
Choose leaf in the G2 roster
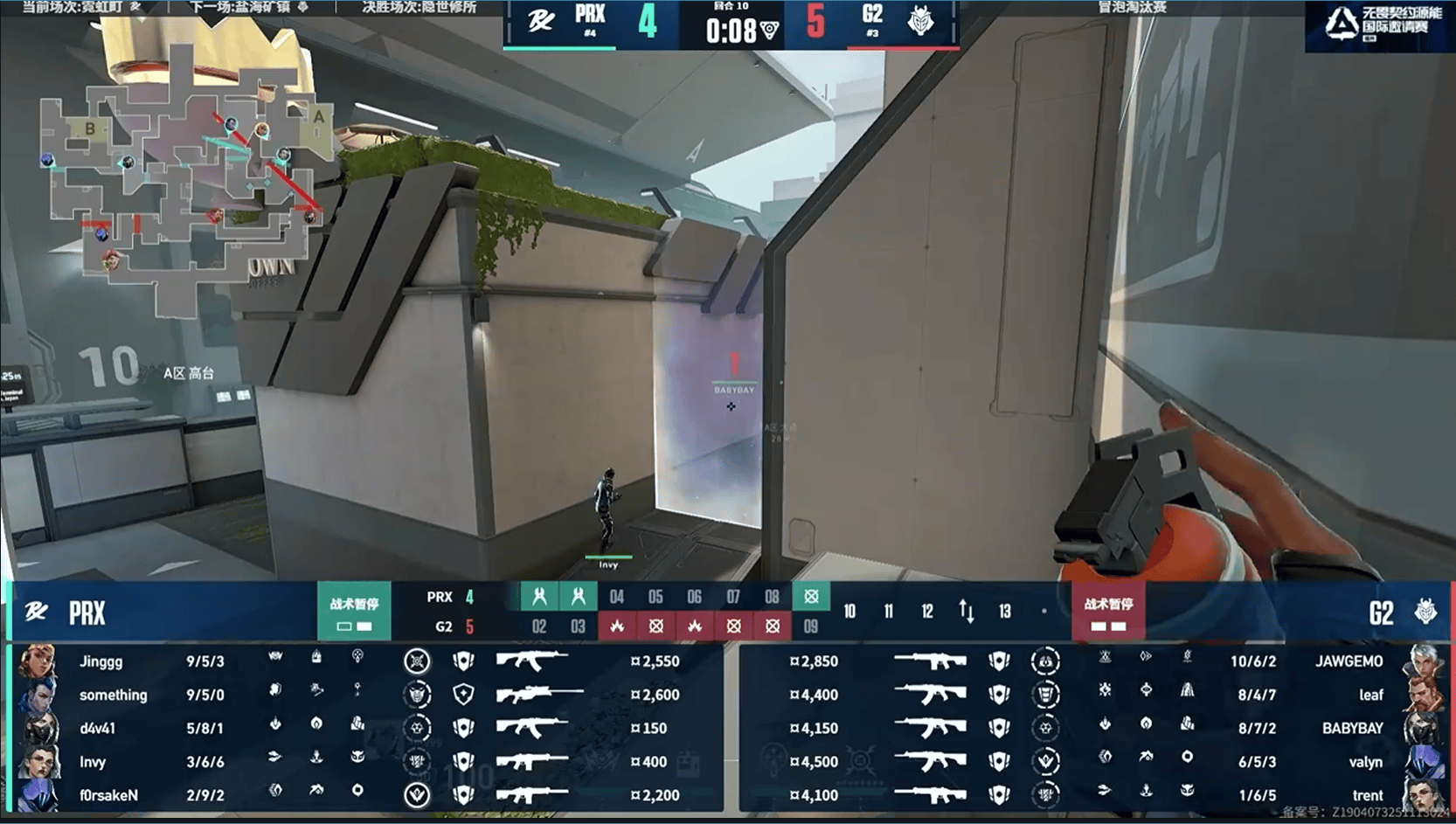pyautogui.click(x=1092, y=695)
